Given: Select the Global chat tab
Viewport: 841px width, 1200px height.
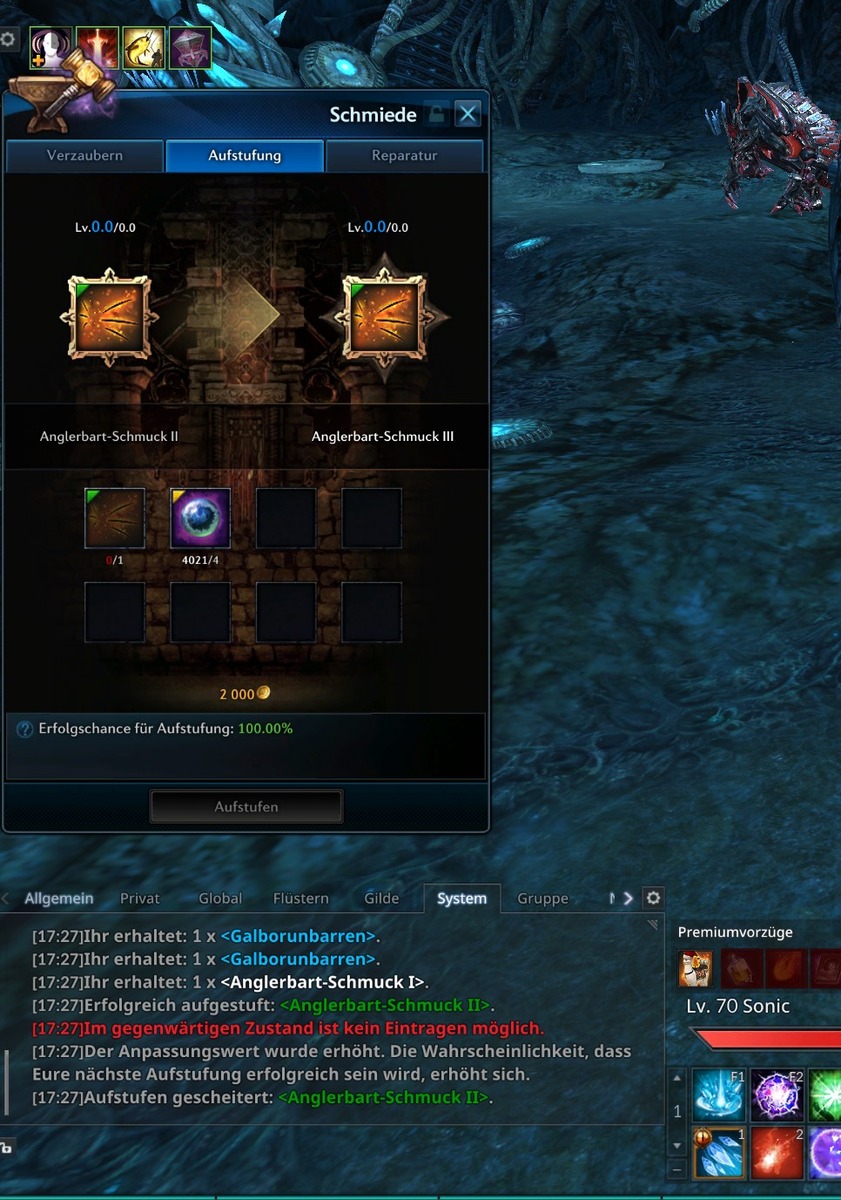Looking at the screenshot, I should [x=220, y=898].
